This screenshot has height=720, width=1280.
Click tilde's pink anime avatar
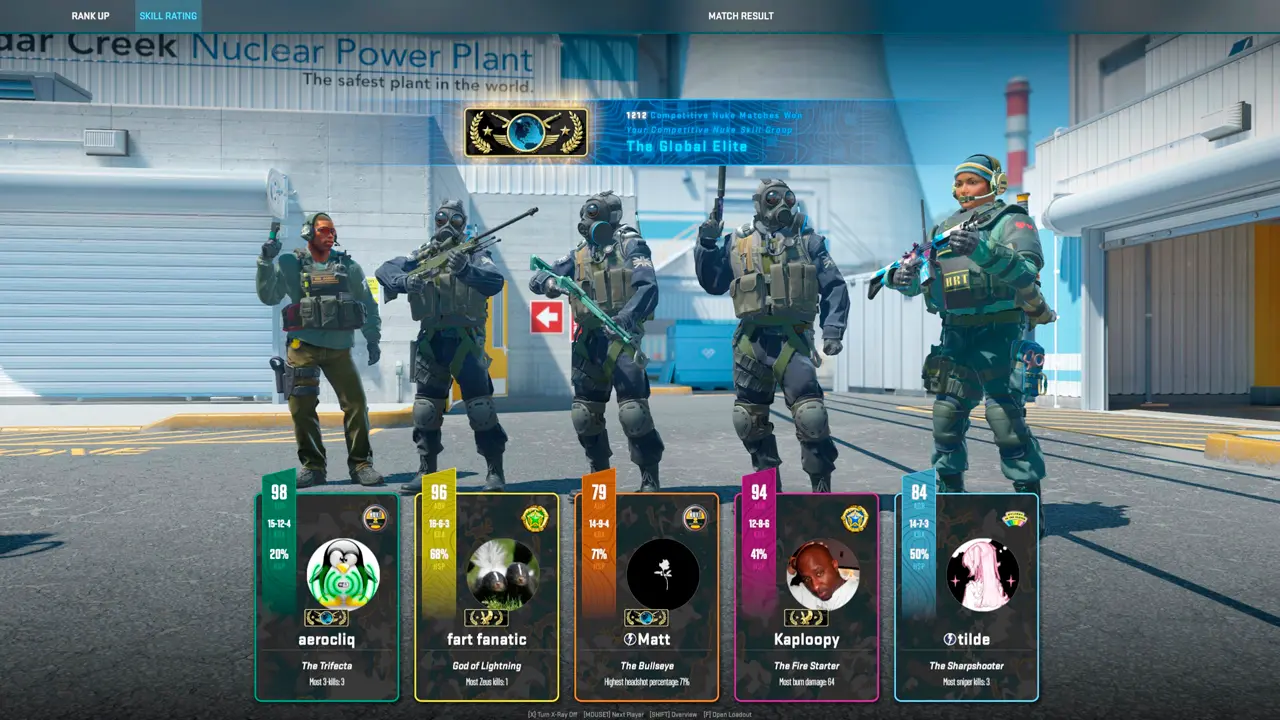pyautogui.click(x=983, y=574)
